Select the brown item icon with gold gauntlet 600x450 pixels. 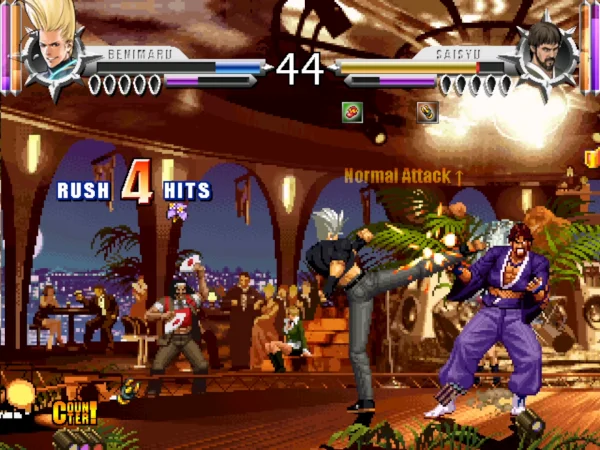pyautogui.click(x=427, y=111)
